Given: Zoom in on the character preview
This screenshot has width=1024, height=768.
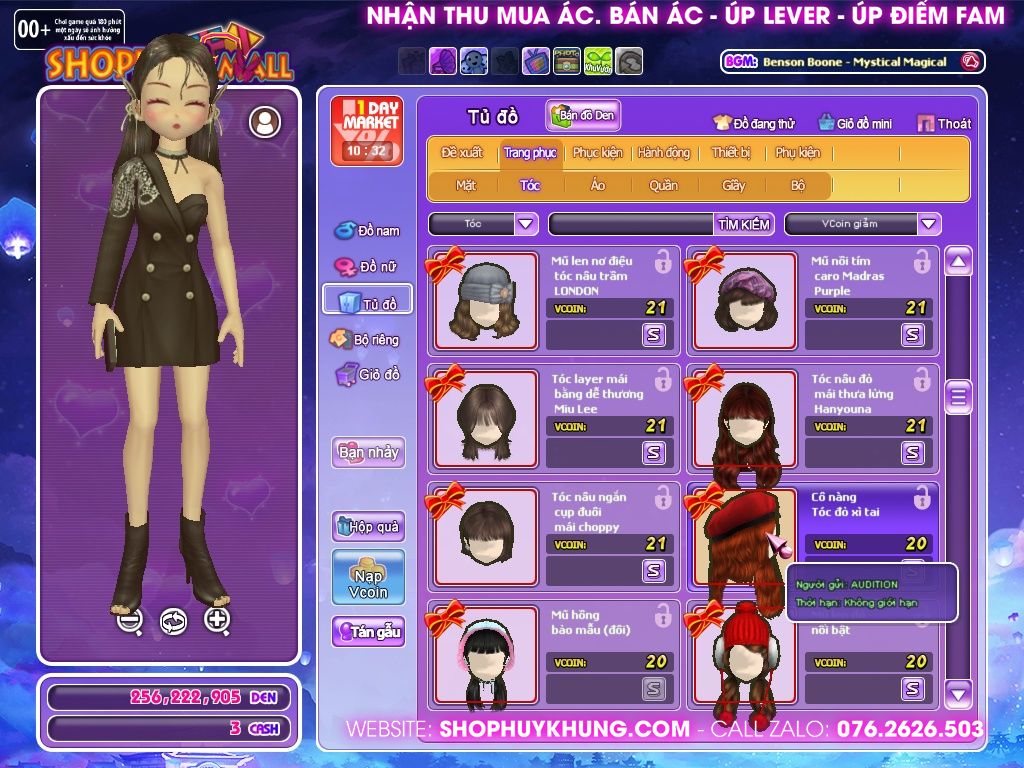Looking at the screenshot, I should 217,619.
